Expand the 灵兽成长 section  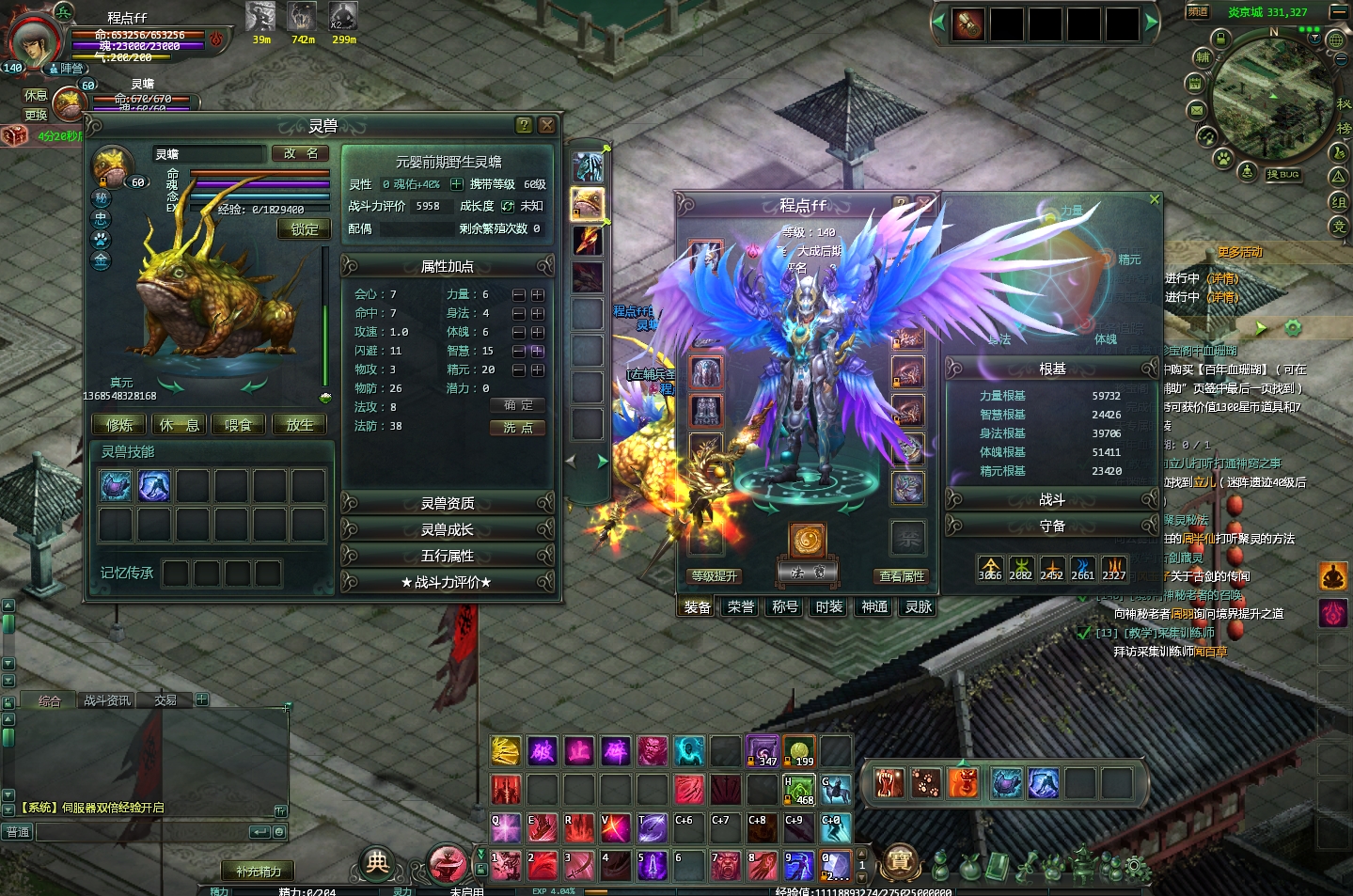click(448, 529)
